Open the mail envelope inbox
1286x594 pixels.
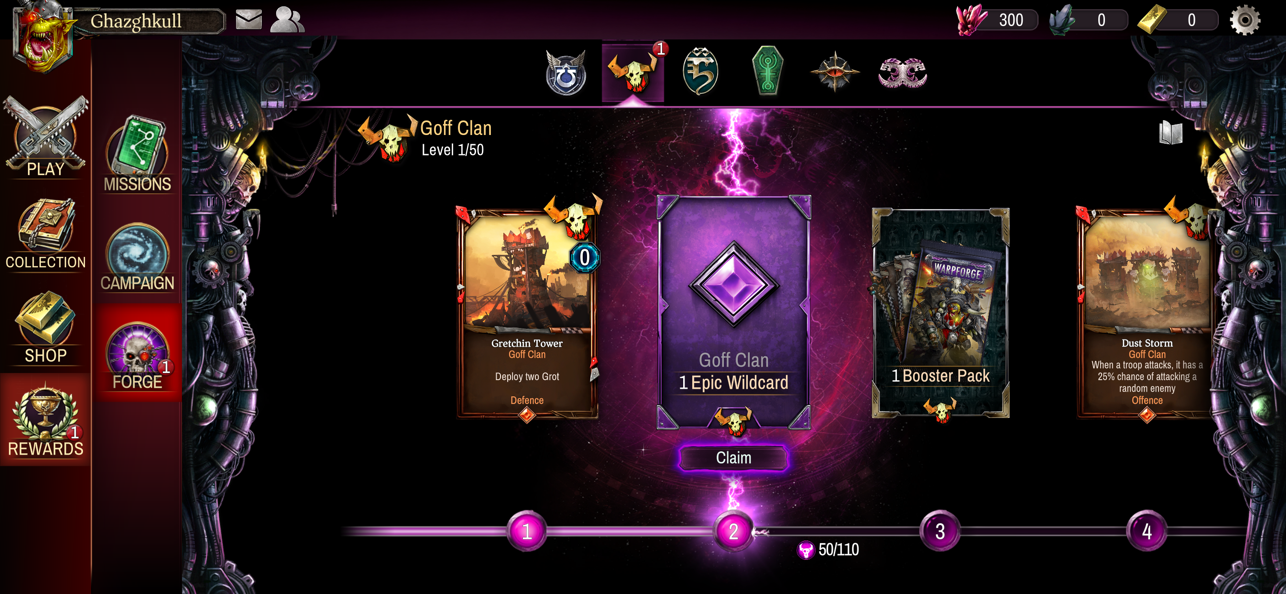(249, 20)
